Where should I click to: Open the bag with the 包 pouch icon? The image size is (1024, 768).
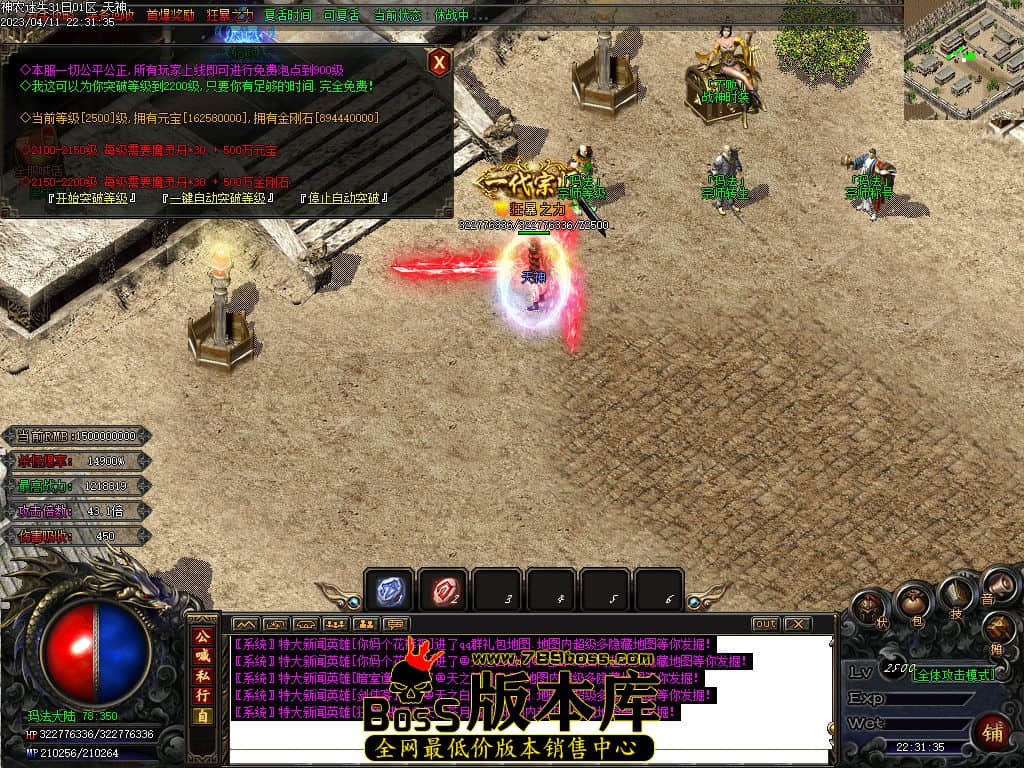pos(913,601)
